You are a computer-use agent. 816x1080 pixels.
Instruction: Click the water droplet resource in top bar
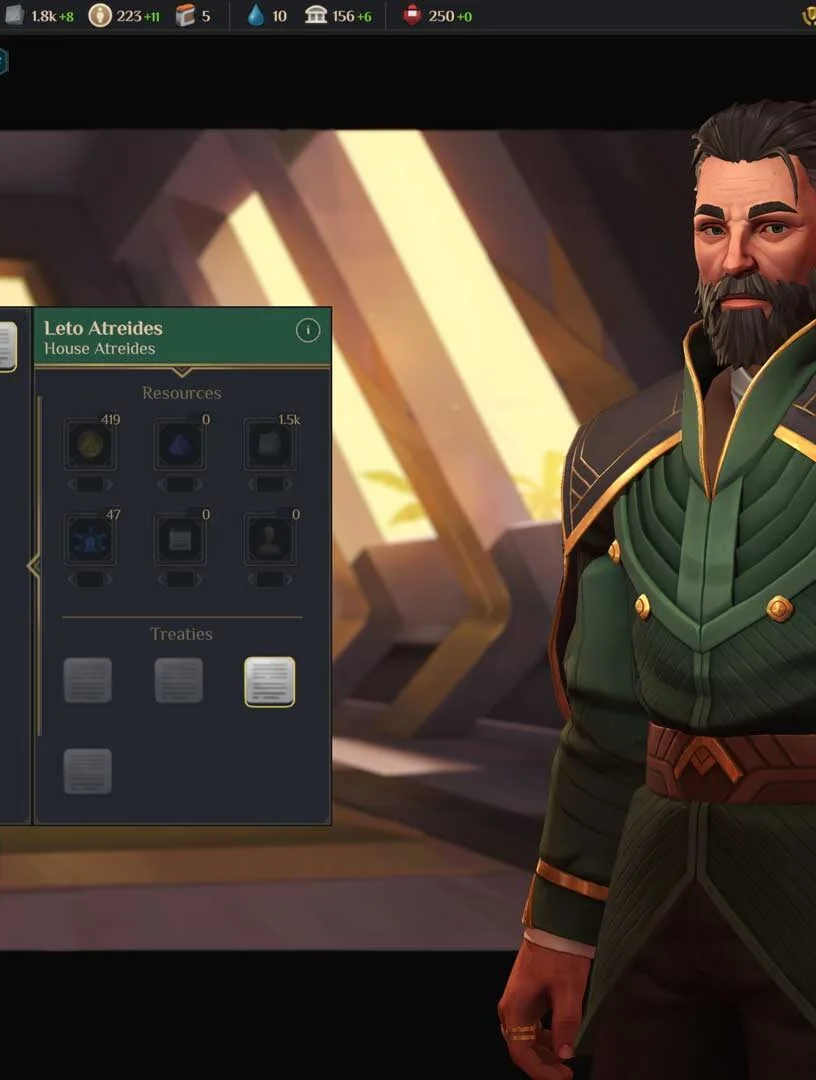click(256, 16)
